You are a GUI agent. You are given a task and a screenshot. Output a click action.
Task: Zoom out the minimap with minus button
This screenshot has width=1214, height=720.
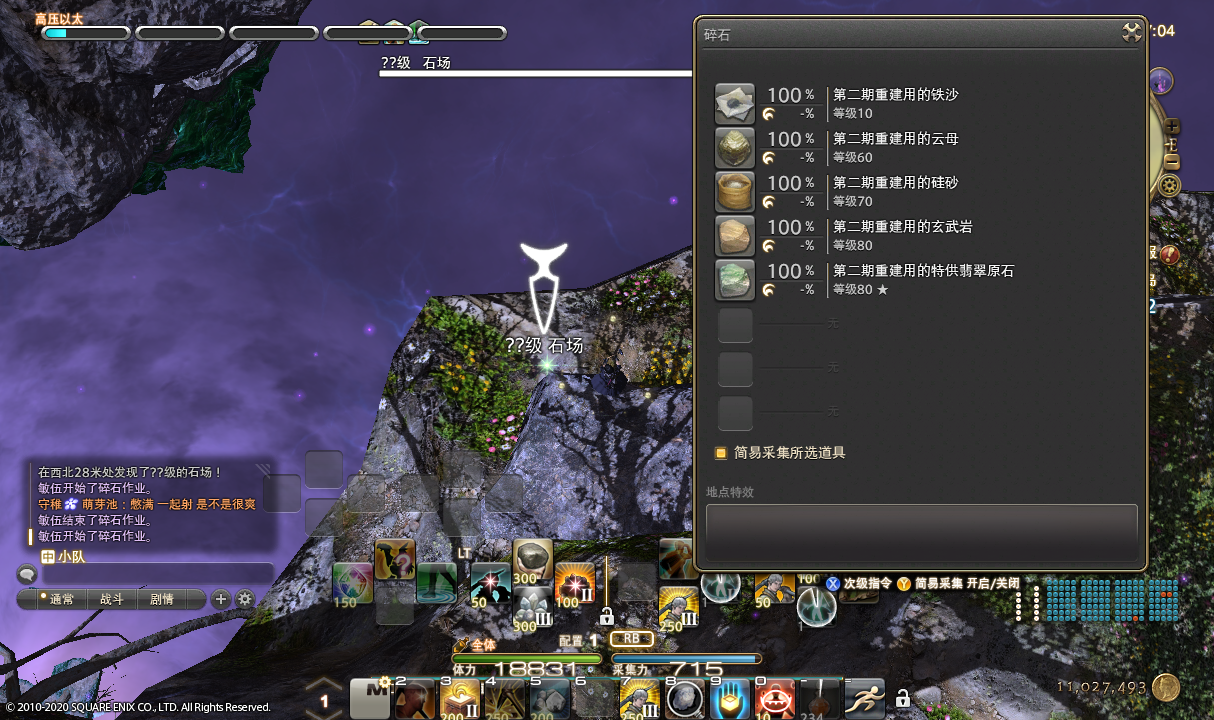click(1172, 162)
